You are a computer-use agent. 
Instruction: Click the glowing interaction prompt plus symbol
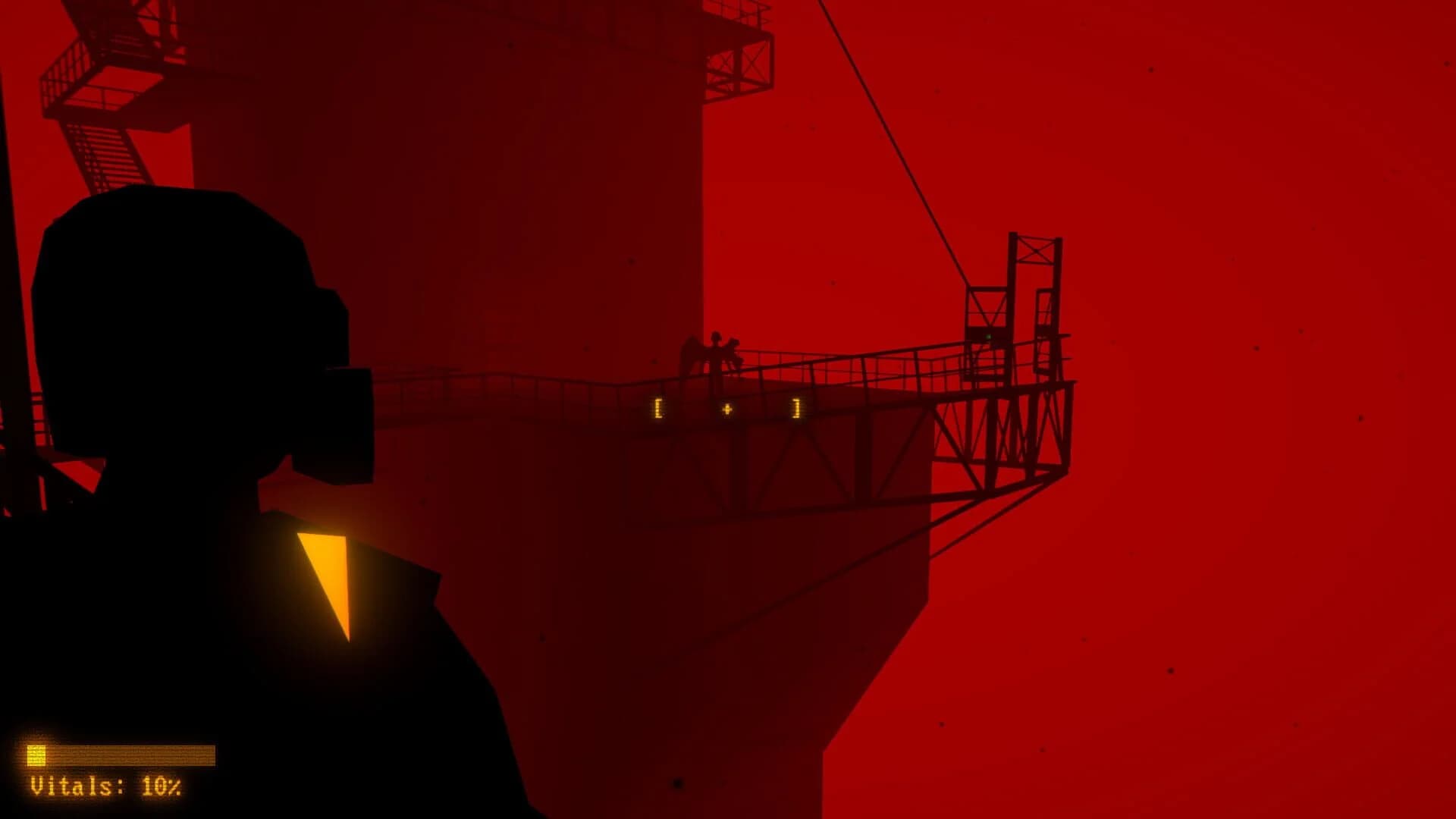[x=728, y=407]
